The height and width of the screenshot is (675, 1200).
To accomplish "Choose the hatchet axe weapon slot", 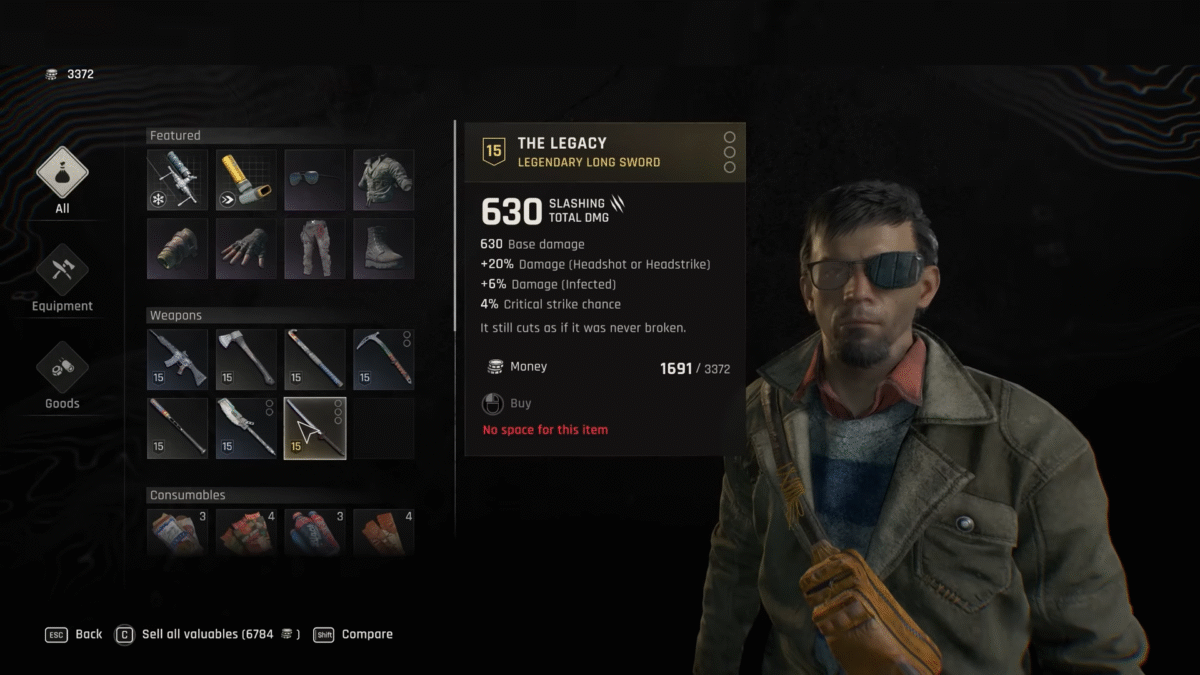I will point(246,359).
